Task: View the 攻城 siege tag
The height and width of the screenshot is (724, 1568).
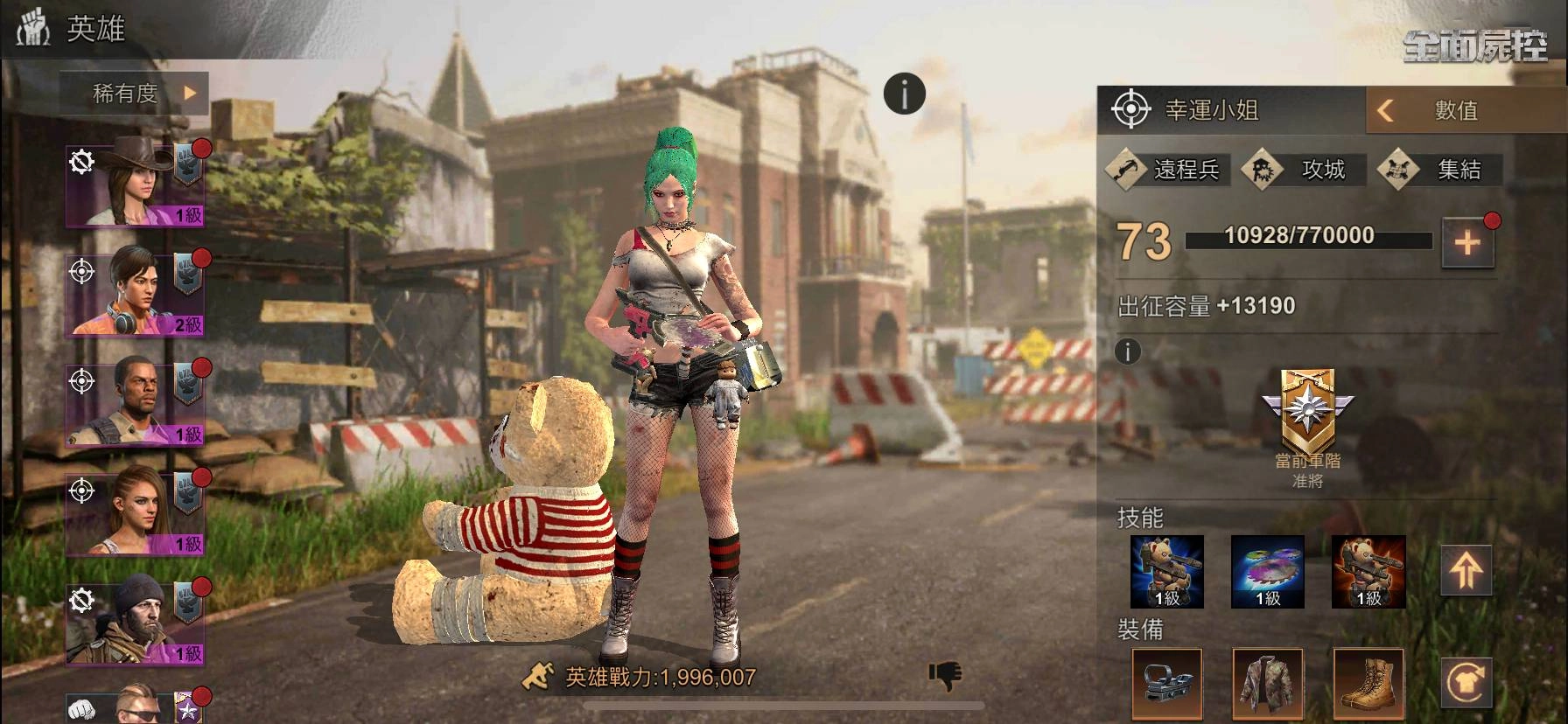Action: point(1305,170)
